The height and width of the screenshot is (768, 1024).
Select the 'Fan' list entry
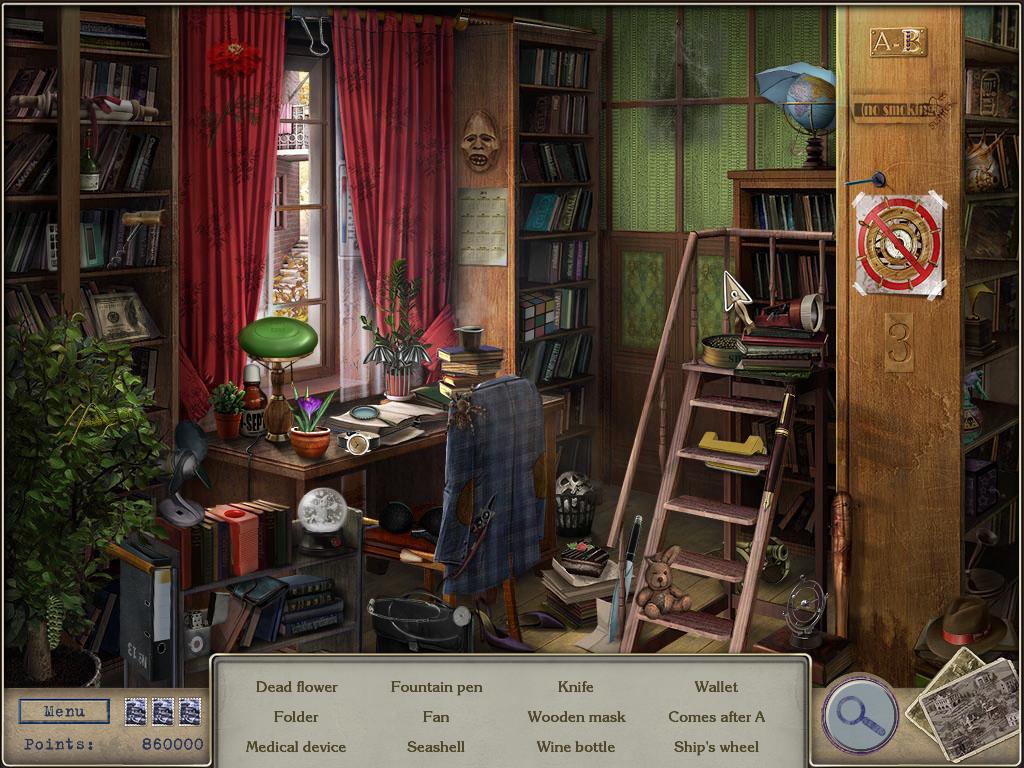[436, 717]
